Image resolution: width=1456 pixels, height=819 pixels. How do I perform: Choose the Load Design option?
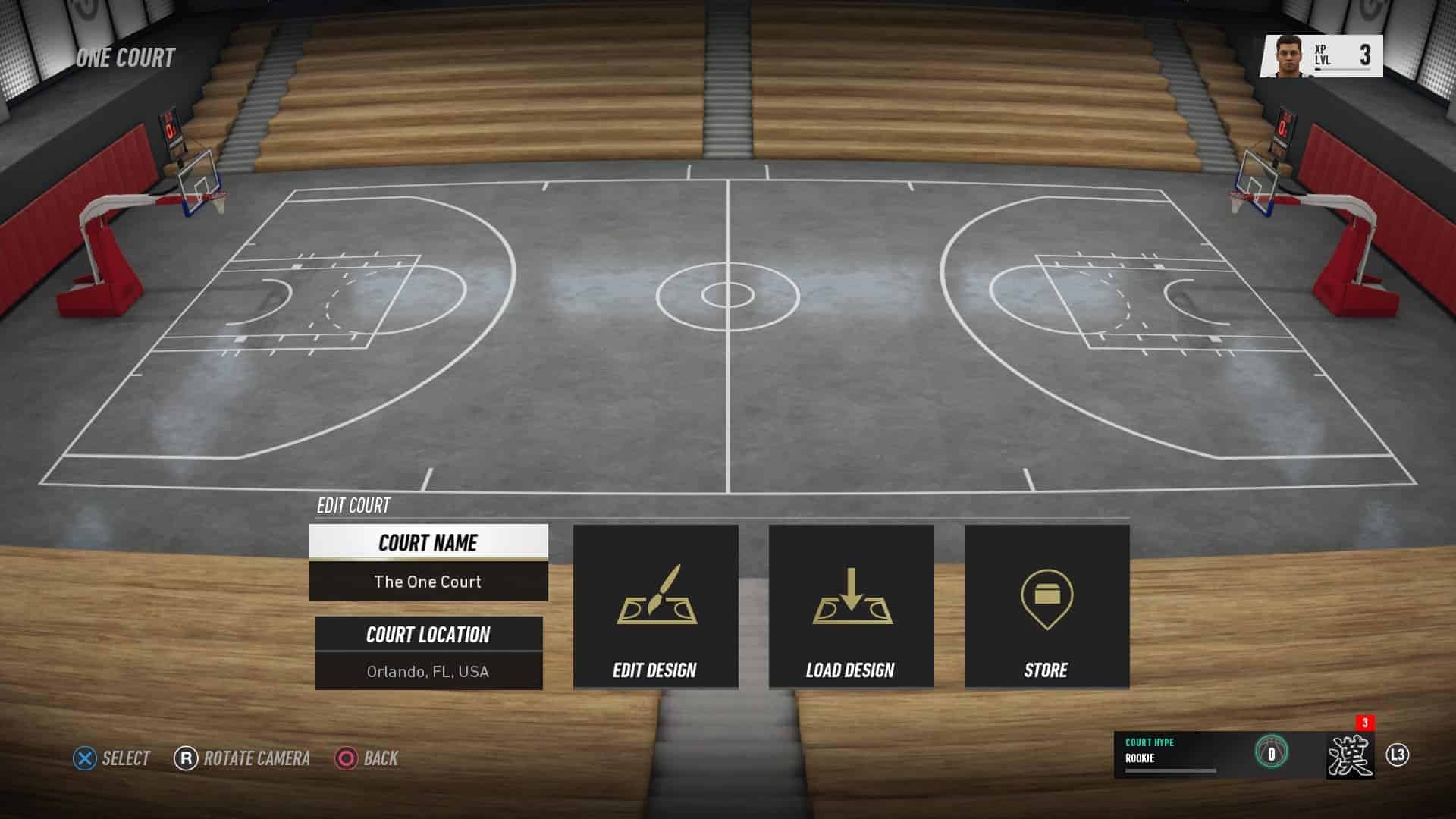pyautogui.click(x=851, y=607)
